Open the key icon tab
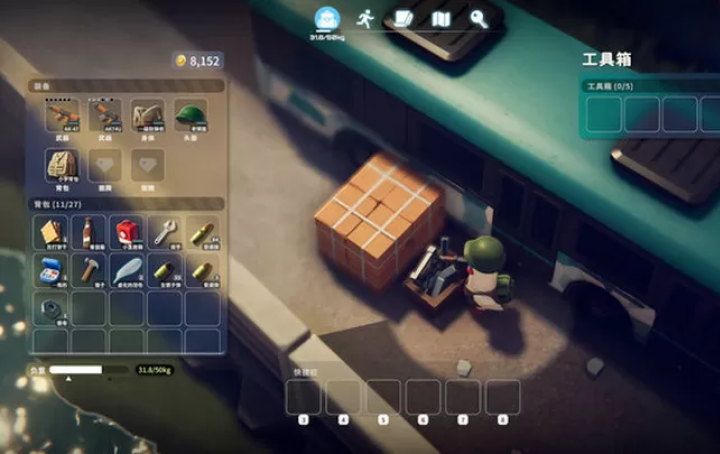The width and height of the screenshot is (720, 454). (479, 18)
